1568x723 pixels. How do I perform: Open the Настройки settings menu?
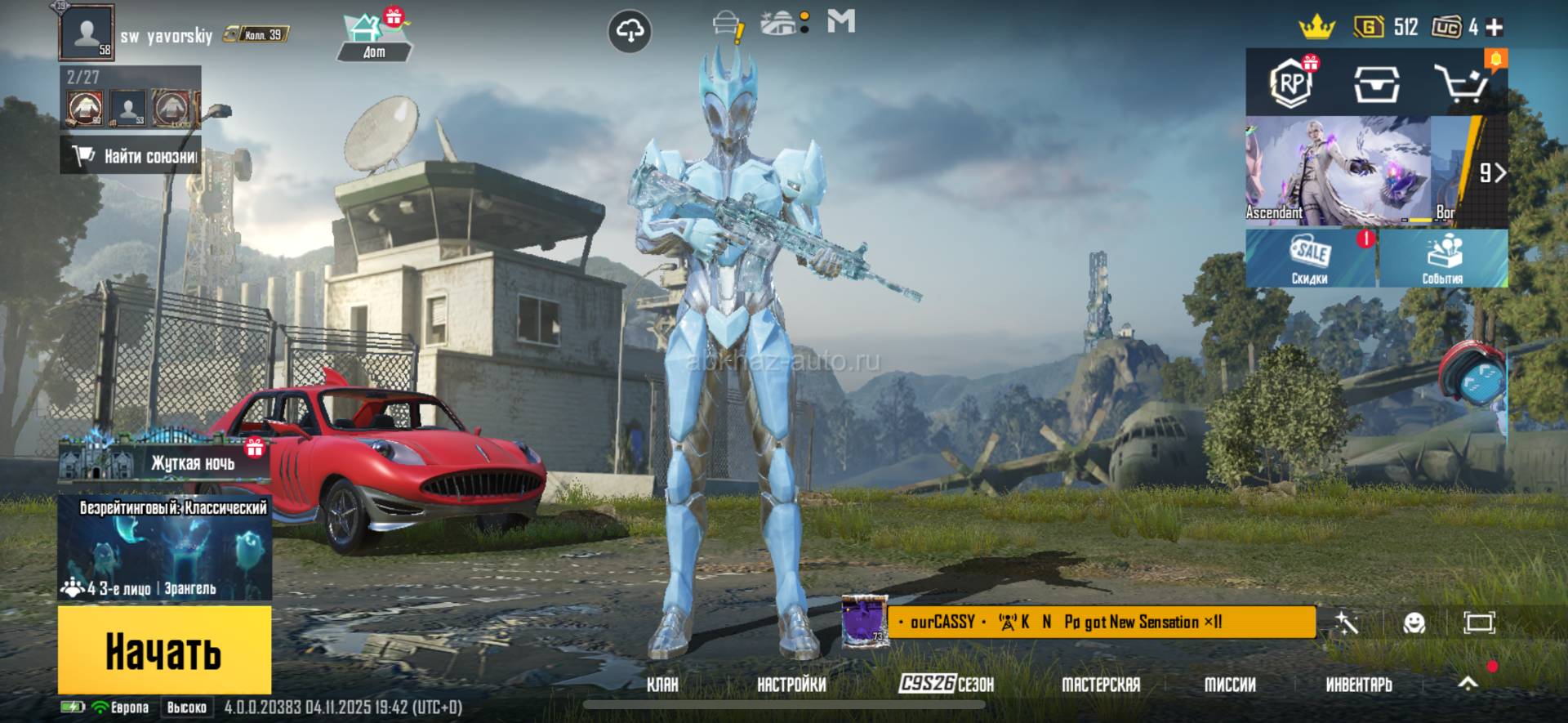click(x=791, y=685)
